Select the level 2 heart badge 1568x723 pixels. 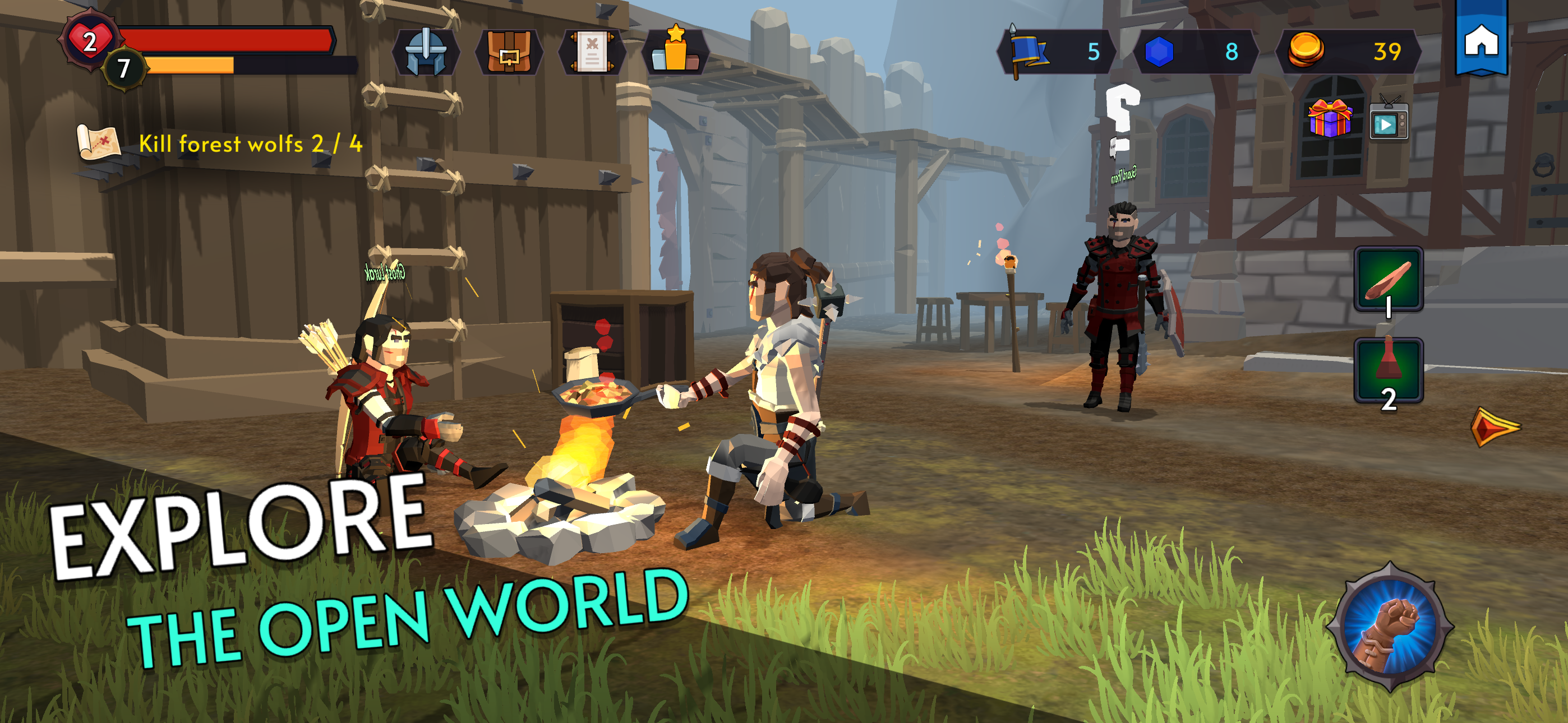click(90, 42)
